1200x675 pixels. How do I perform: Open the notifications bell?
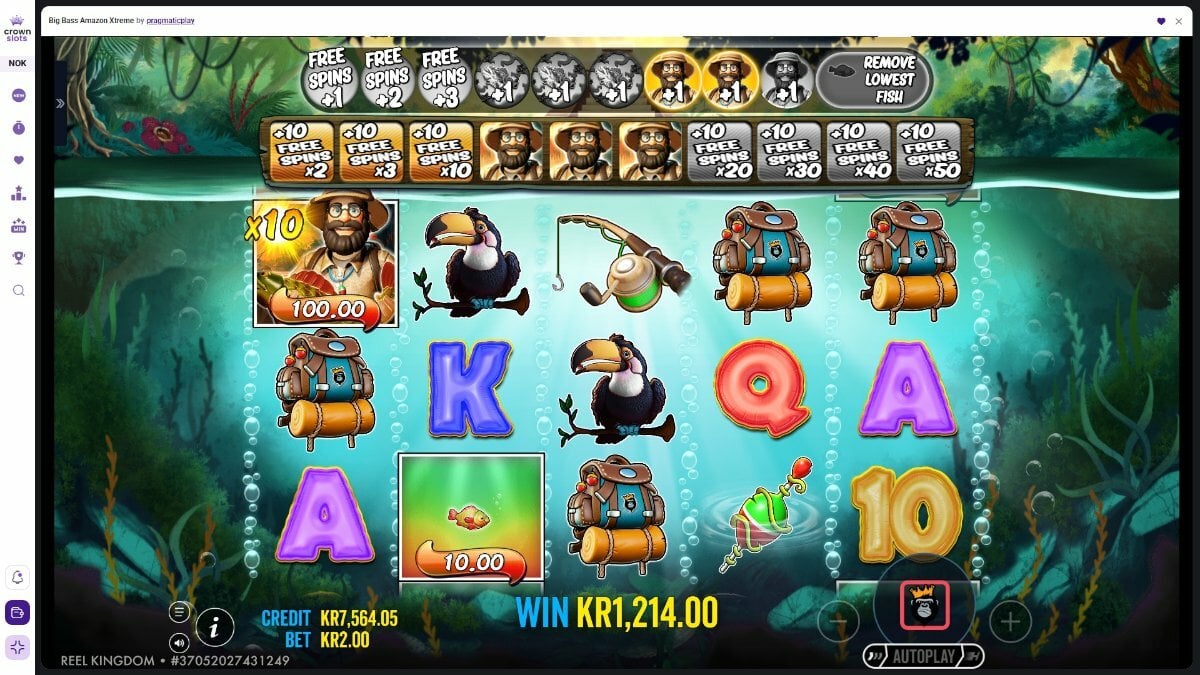click(x=18, y=577)
